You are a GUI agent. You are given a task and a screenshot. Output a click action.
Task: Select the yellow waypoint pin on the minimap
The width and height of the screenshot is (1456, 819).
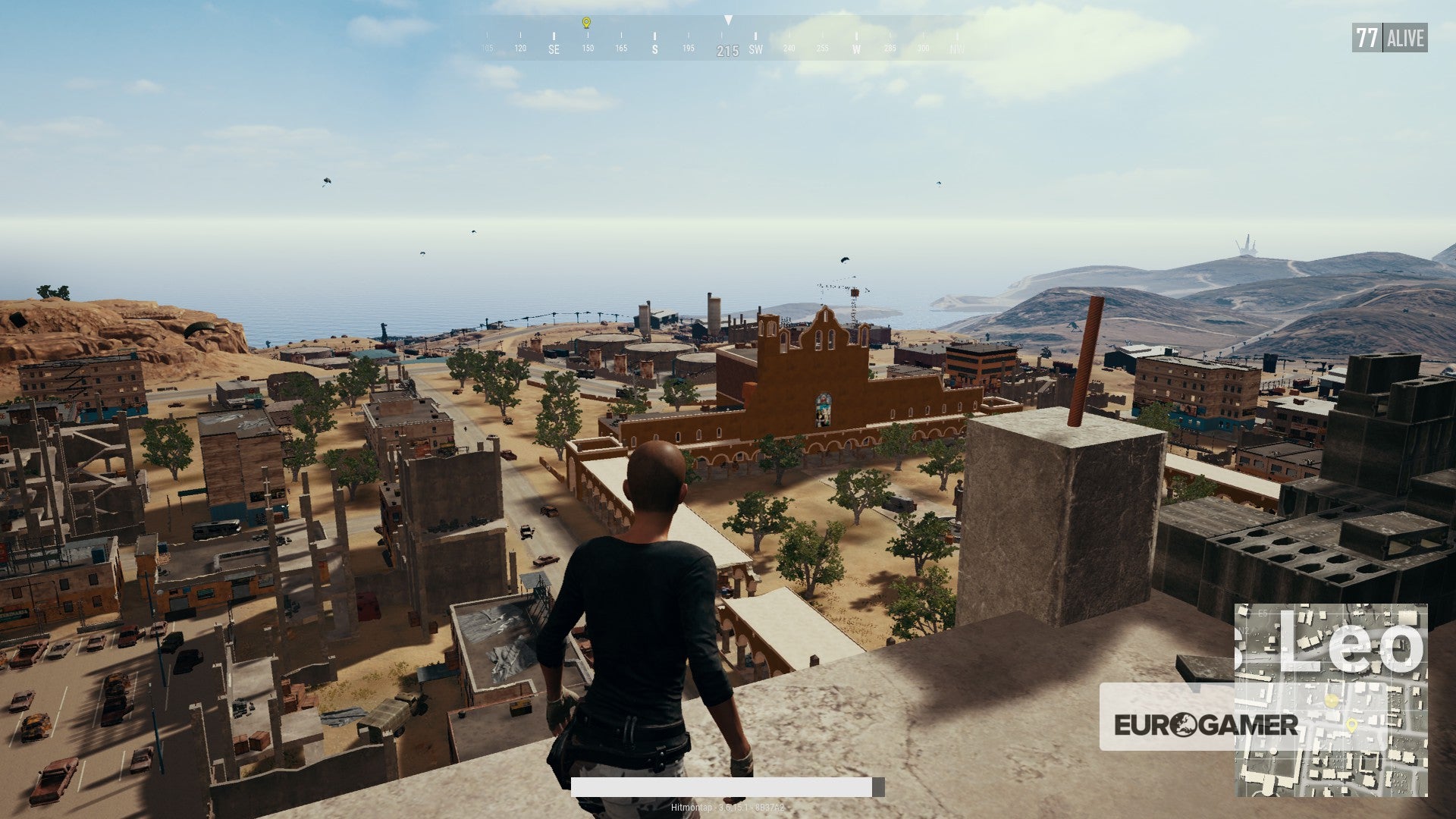(1352, 725)
